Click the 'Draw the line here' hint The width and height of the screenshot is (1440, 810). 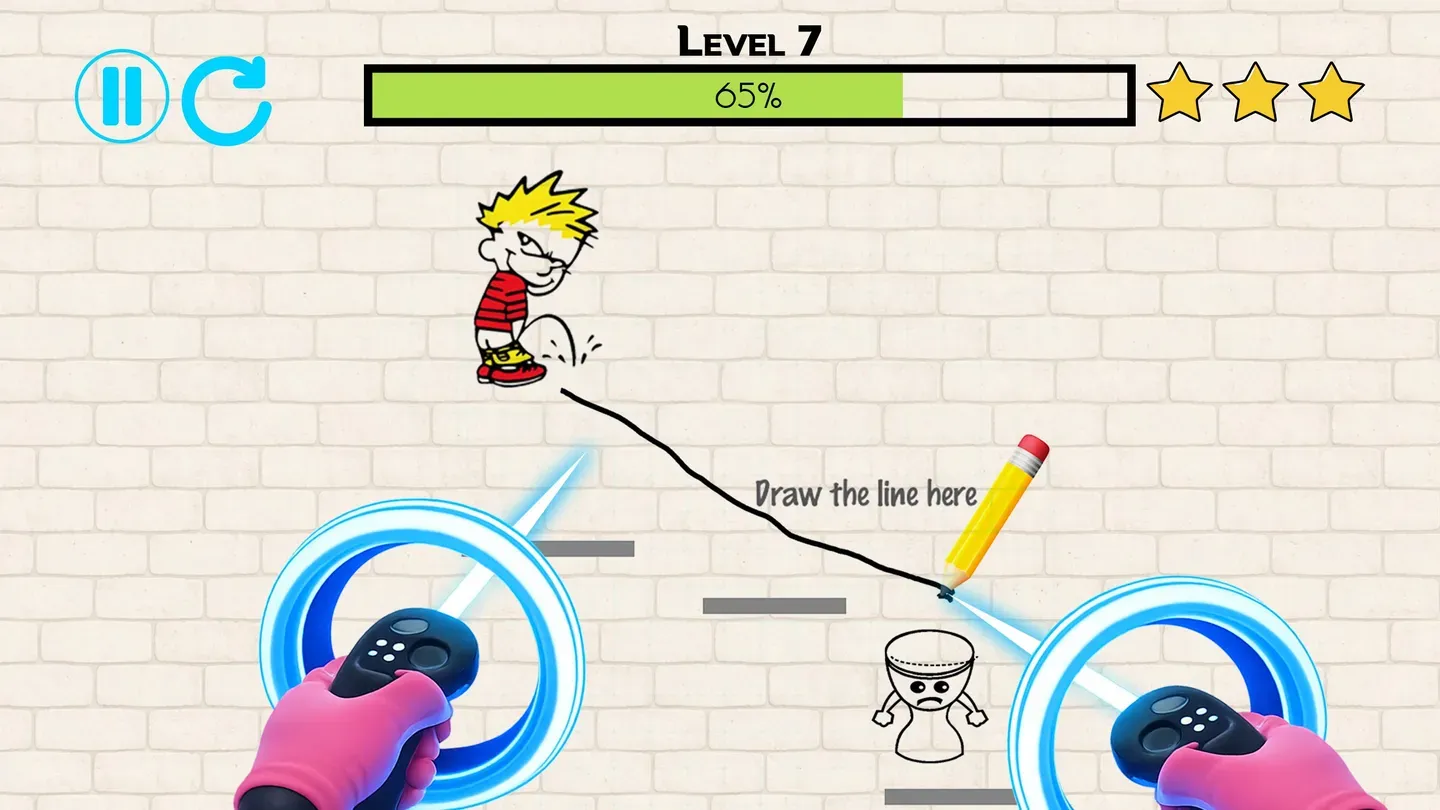click(868, 493)
